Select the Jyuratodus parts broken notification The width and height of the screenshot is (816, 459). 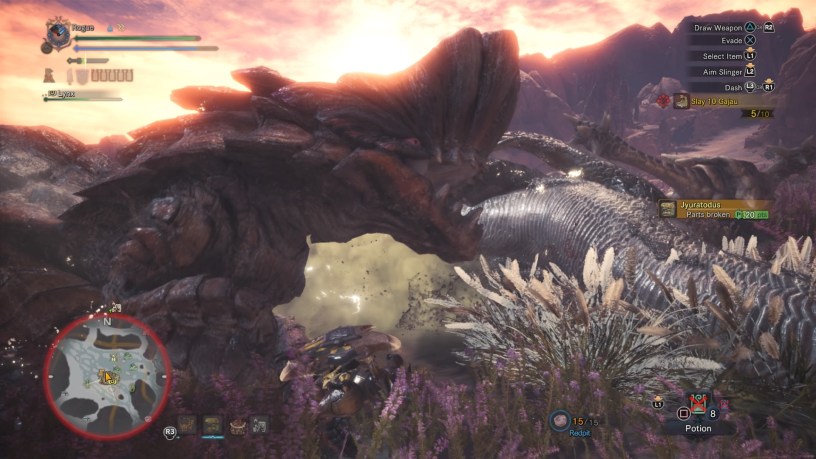pos(714,209)
